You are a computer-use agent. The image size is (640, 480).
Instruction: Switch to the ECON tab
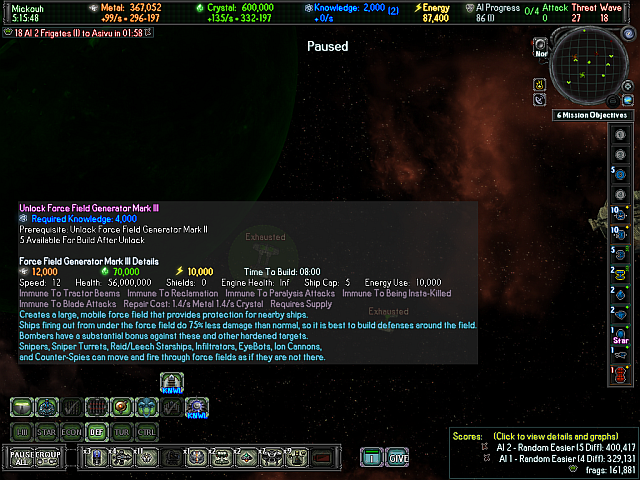pyautogui.click(x=72, y=431)
